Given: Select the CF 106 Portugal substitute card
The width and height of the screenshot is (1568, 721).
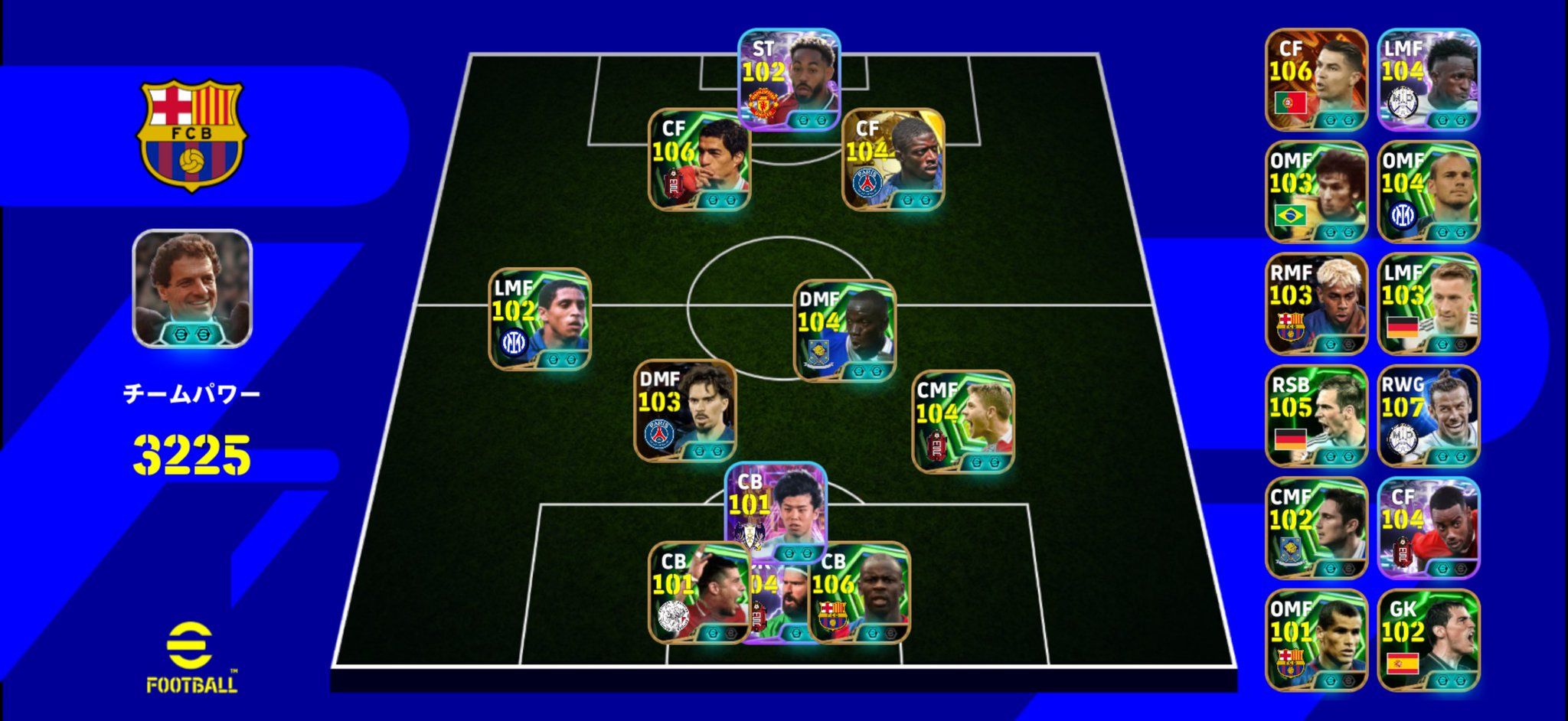Looking at the screenshot, I should coord(1316,80).
